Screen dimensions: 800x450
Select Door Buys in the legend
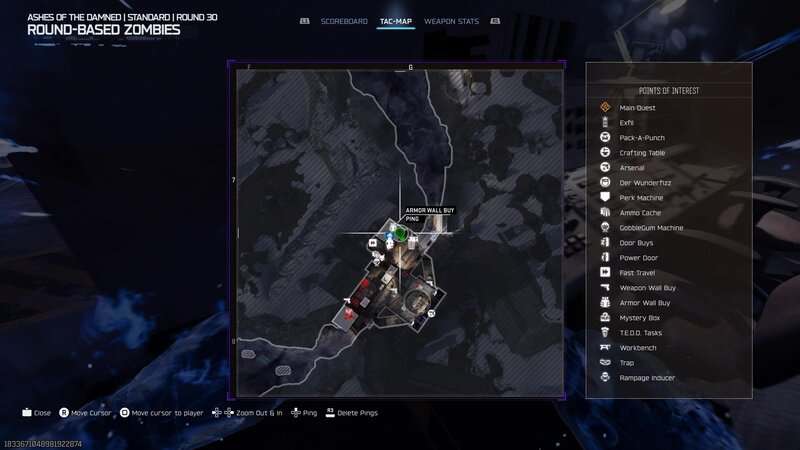tap(637, 242)
